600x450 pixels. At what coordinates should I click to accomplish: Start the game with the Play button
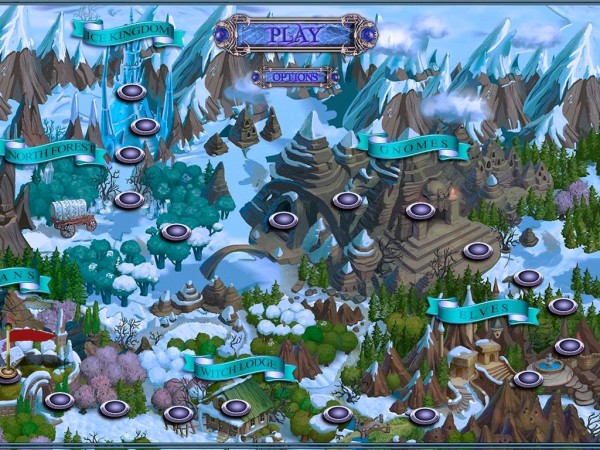click(296, 35)
